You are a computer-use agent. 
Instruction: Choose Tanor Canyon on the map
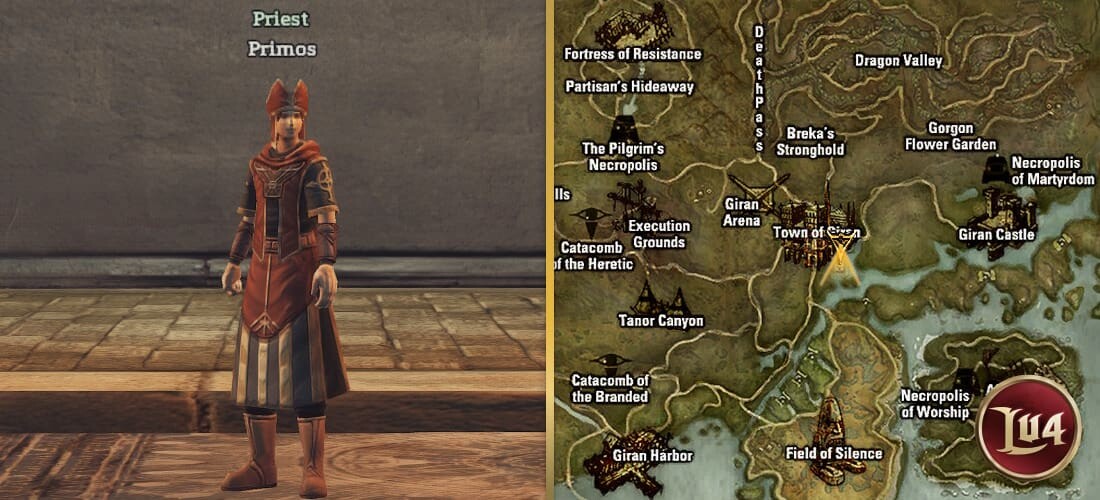(x=660, y=321)
